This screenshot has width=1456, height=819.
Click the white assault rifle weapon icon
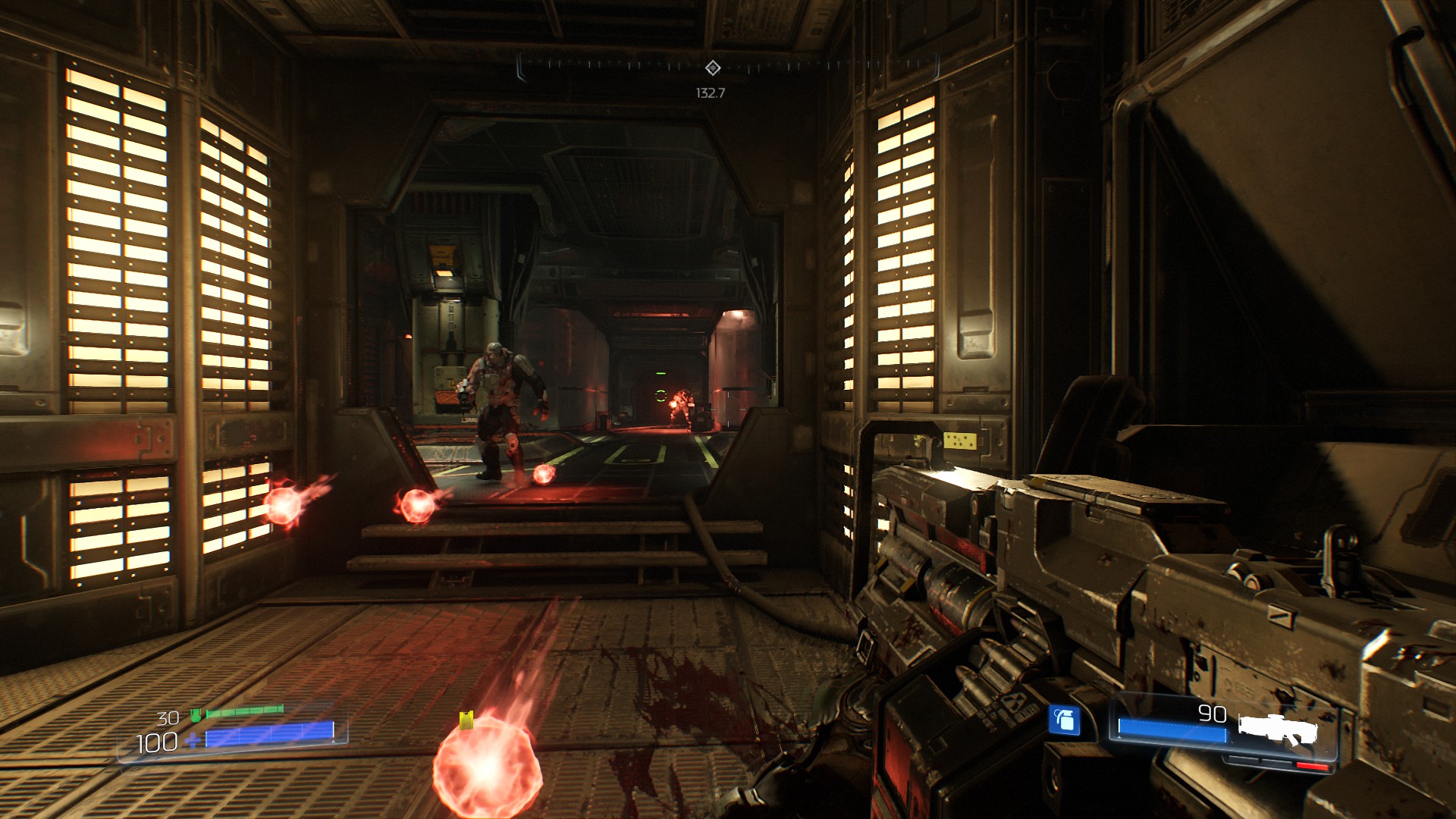(x=1278, y=730)
